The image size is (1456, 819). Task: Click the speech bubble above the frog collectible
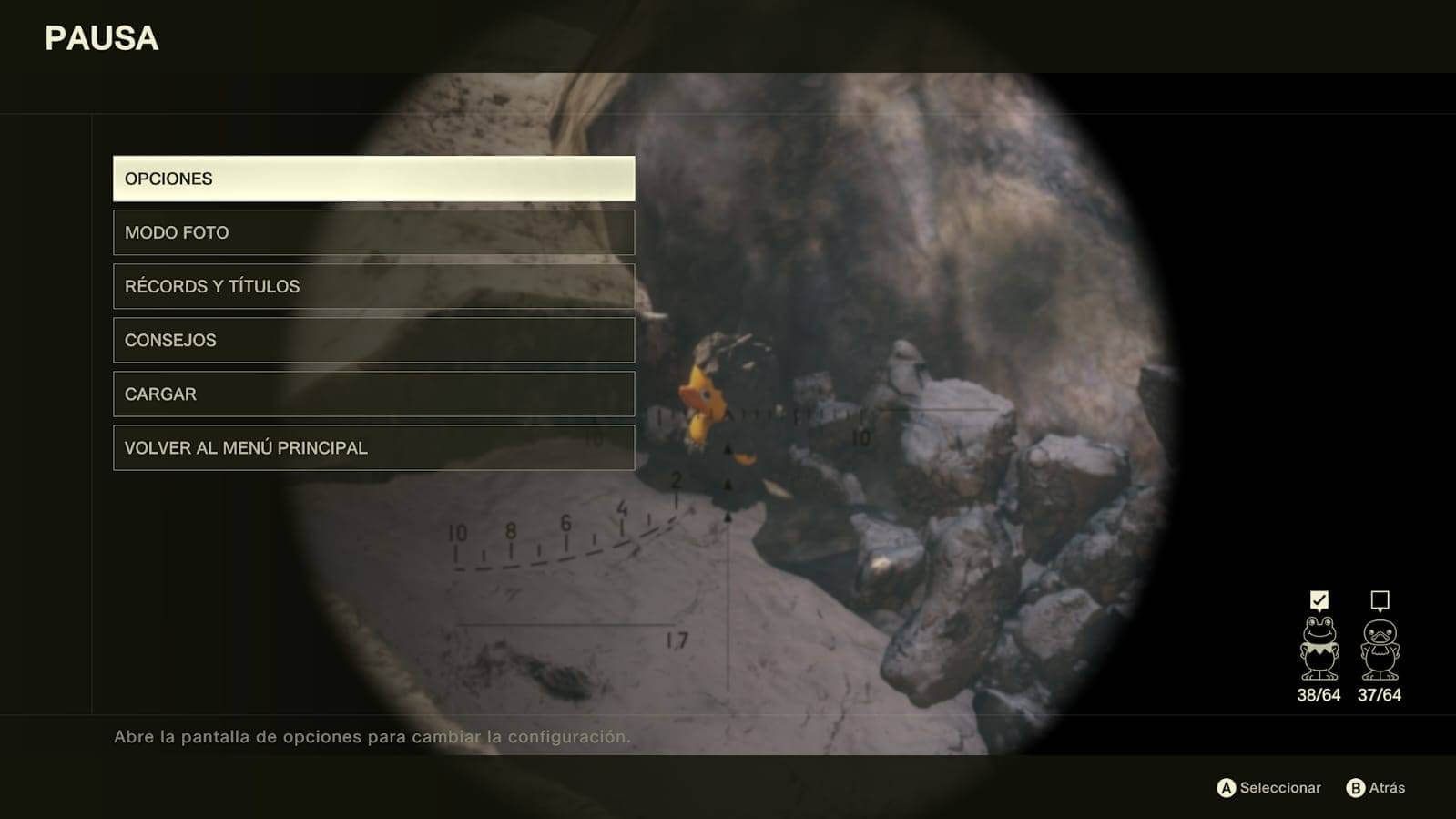pos(1318,600)
